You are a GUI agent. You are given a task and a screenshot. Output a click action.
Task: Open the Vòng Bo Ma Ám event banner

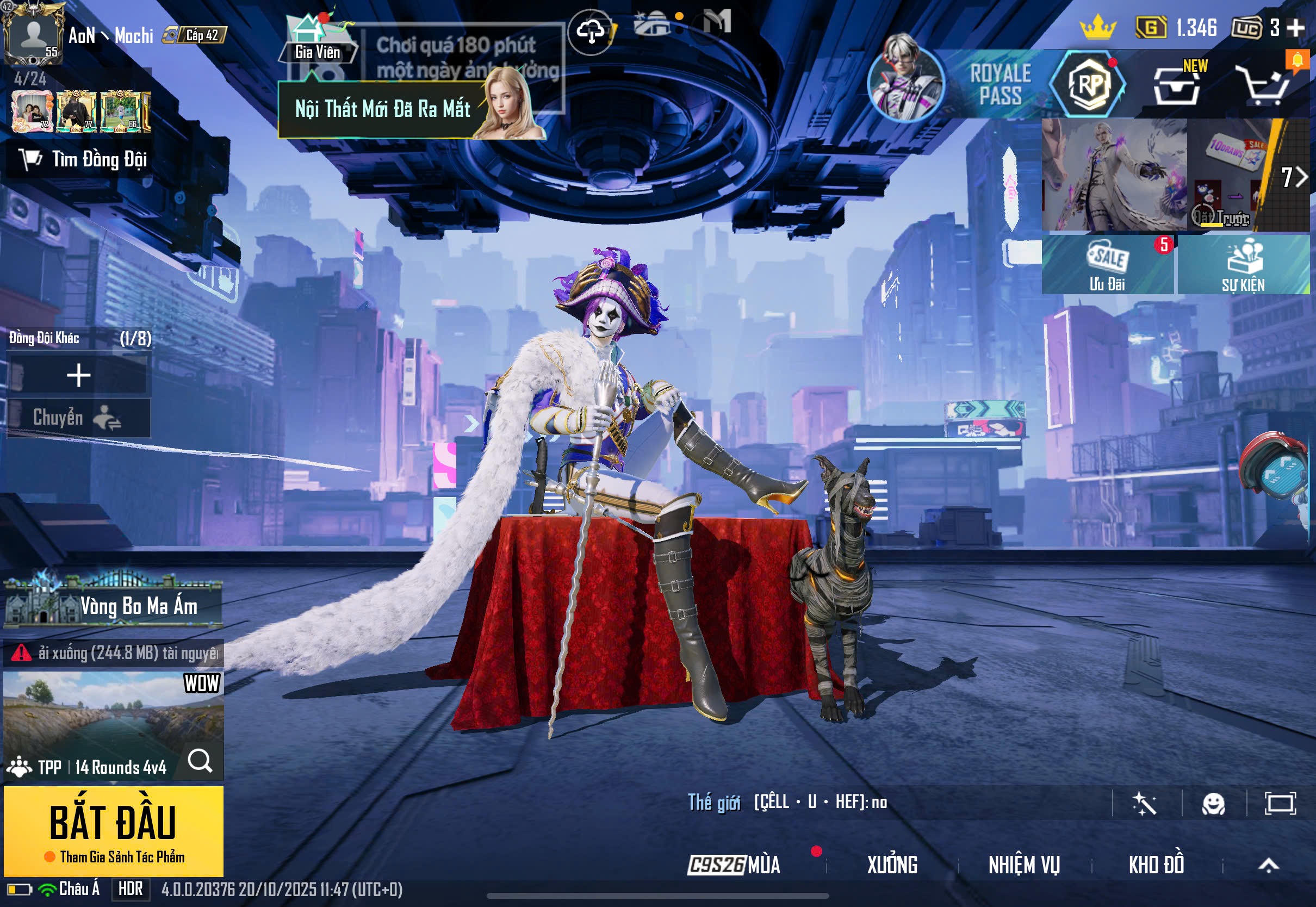(x=113, y=605)
